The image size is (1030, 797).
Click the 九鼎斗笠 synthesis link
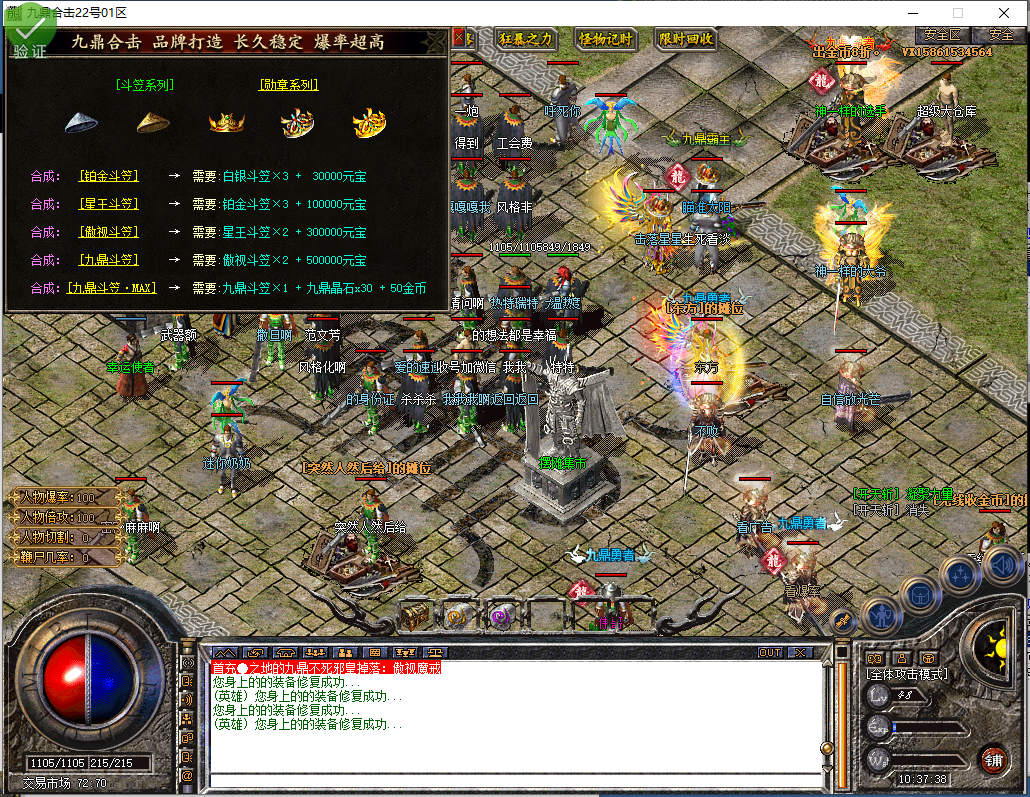[x=109, y=260]
